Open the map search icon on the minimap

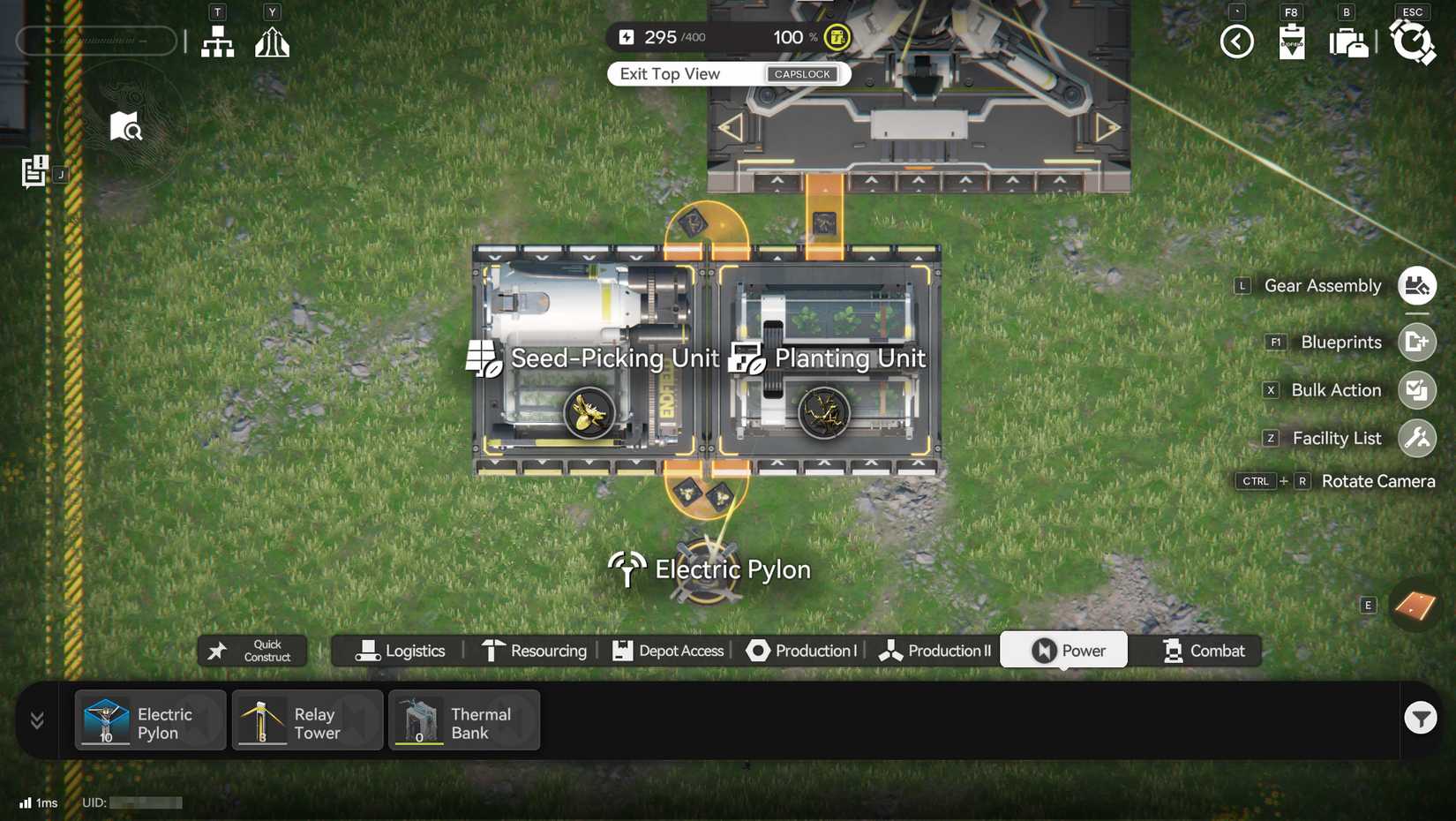pyautogui.click(x=126, y=127)
